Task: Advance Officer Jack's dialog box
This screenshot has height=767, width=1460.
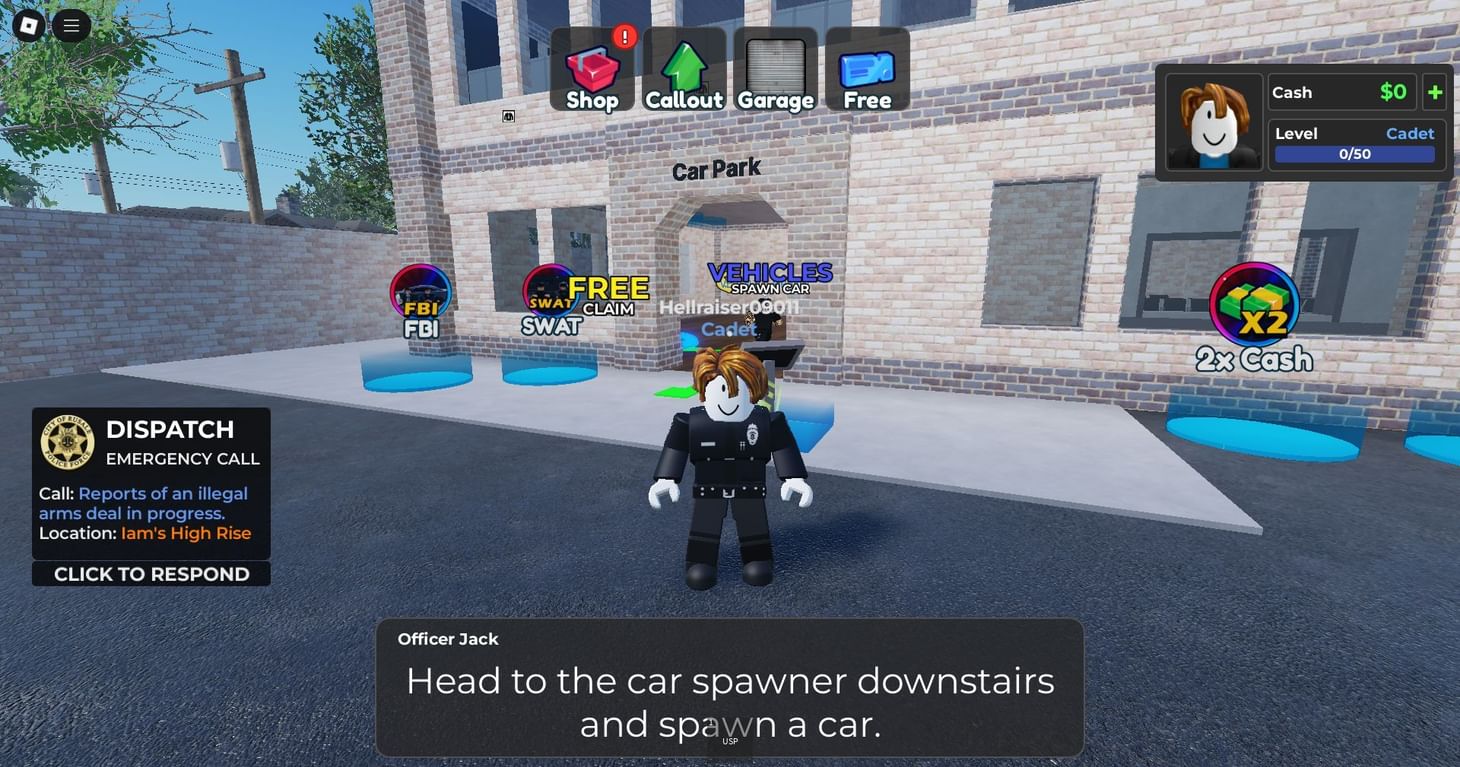Action: (730, 690)
